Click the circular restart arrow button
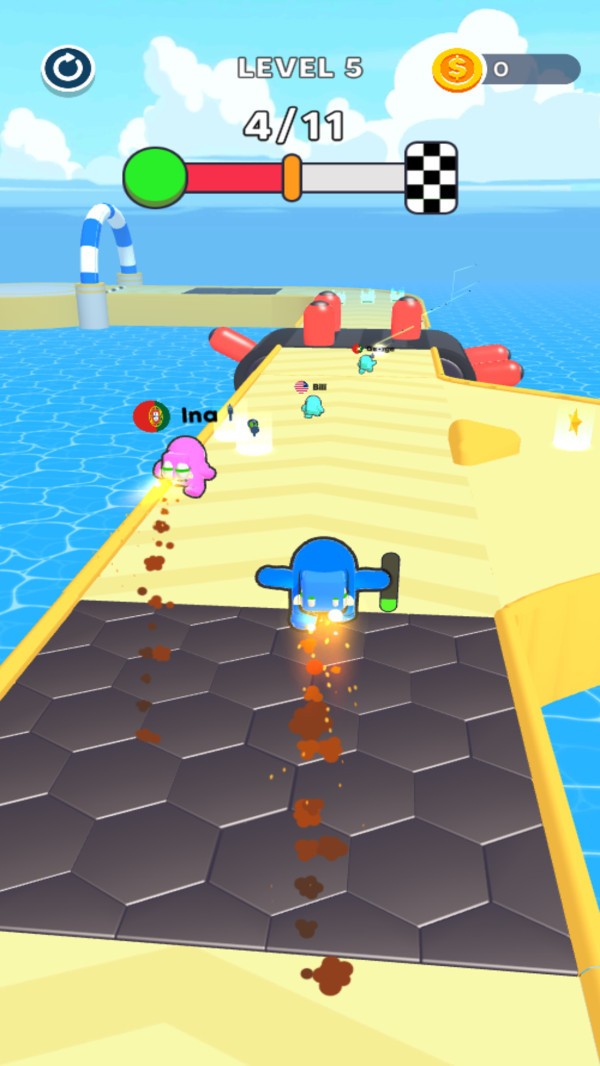Viewport: 600px width, 1066px height. [68, 69]
